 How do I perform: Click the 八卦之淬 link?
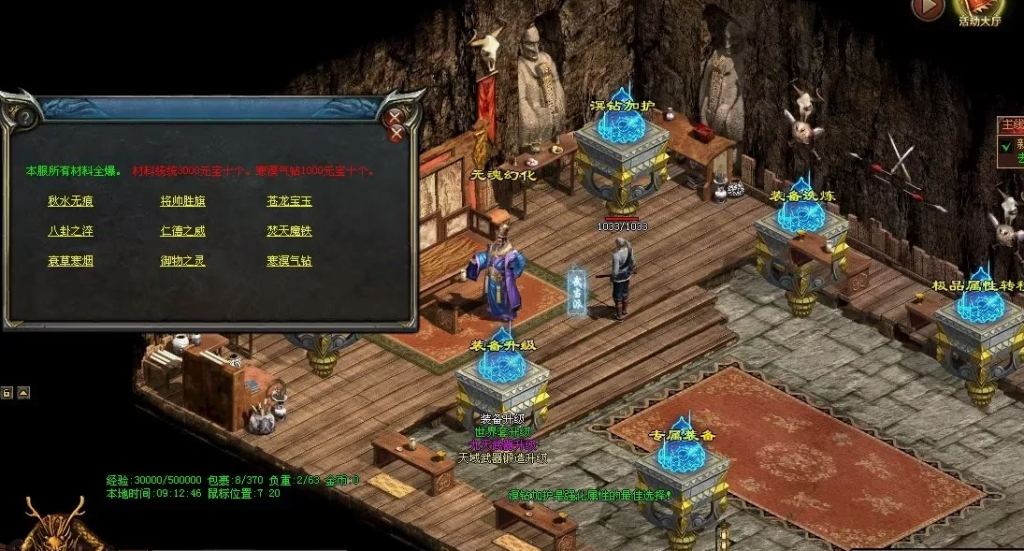(71, 231)
